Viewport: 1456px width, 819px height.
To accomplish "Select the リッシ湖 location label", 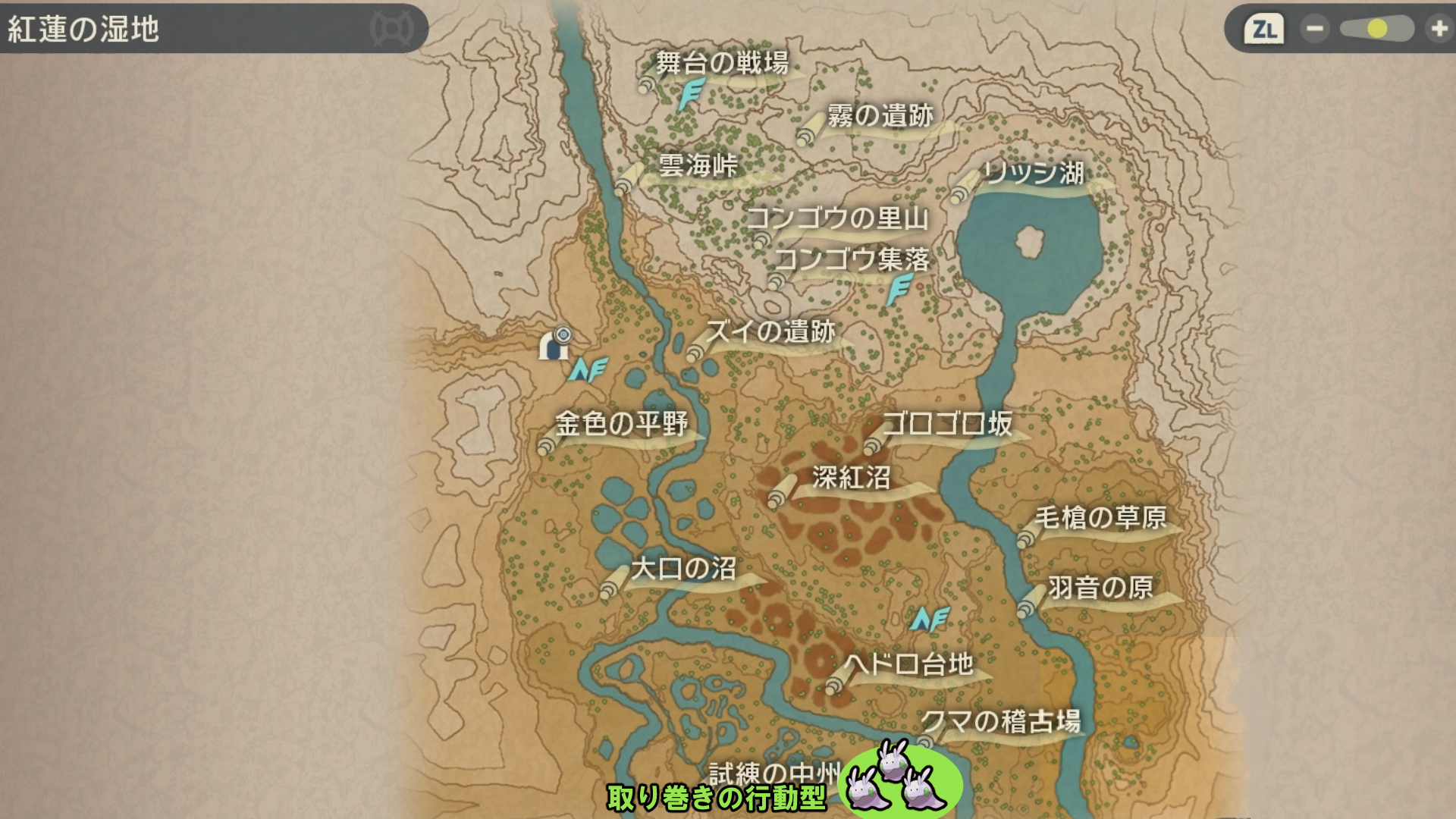I will [1033, 173].
